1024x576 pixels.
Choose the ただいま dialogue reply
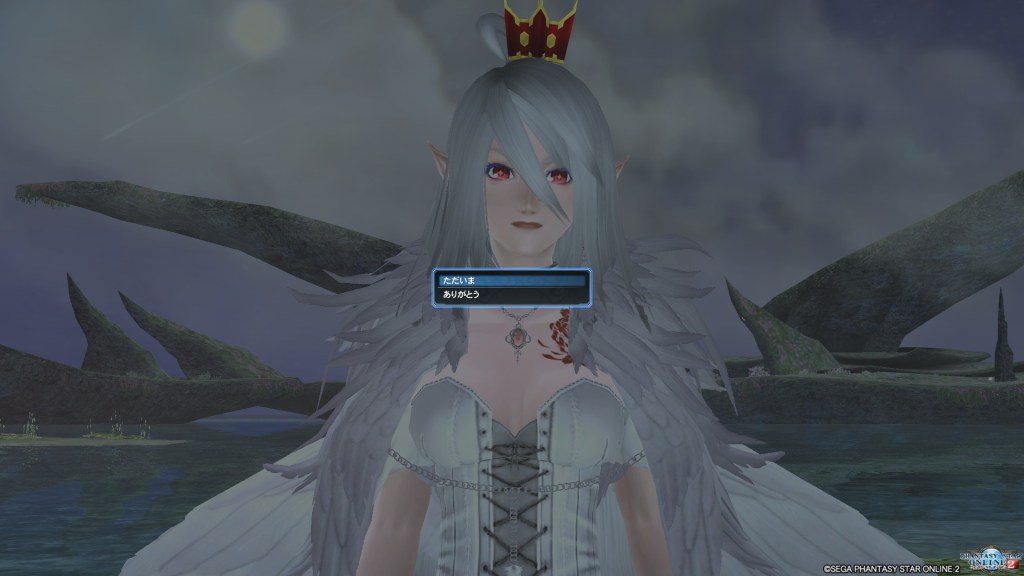tap(510, 281)
